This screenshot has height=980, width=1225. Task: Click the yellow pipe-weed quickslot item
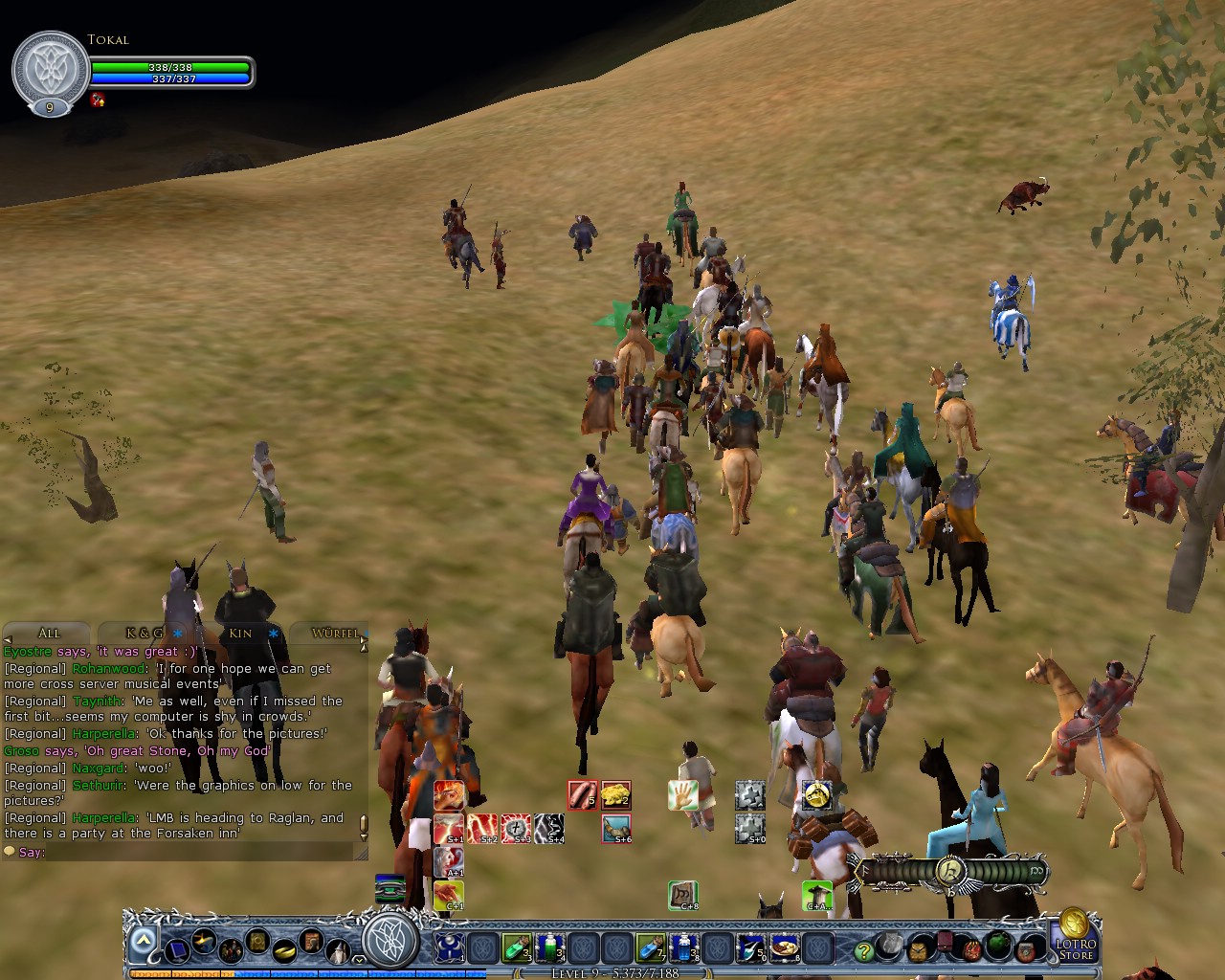point(615,795)
